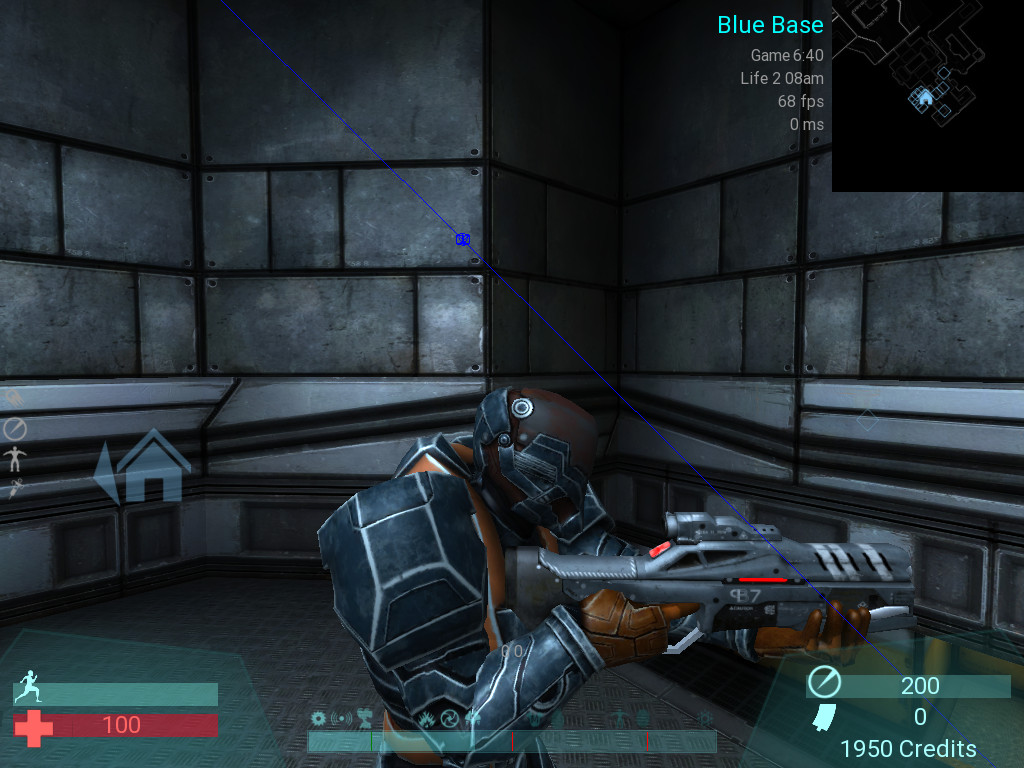Click the faded claw icon on the left
This screenshot has width=1024, height=768.
click(x=15, y=398)
